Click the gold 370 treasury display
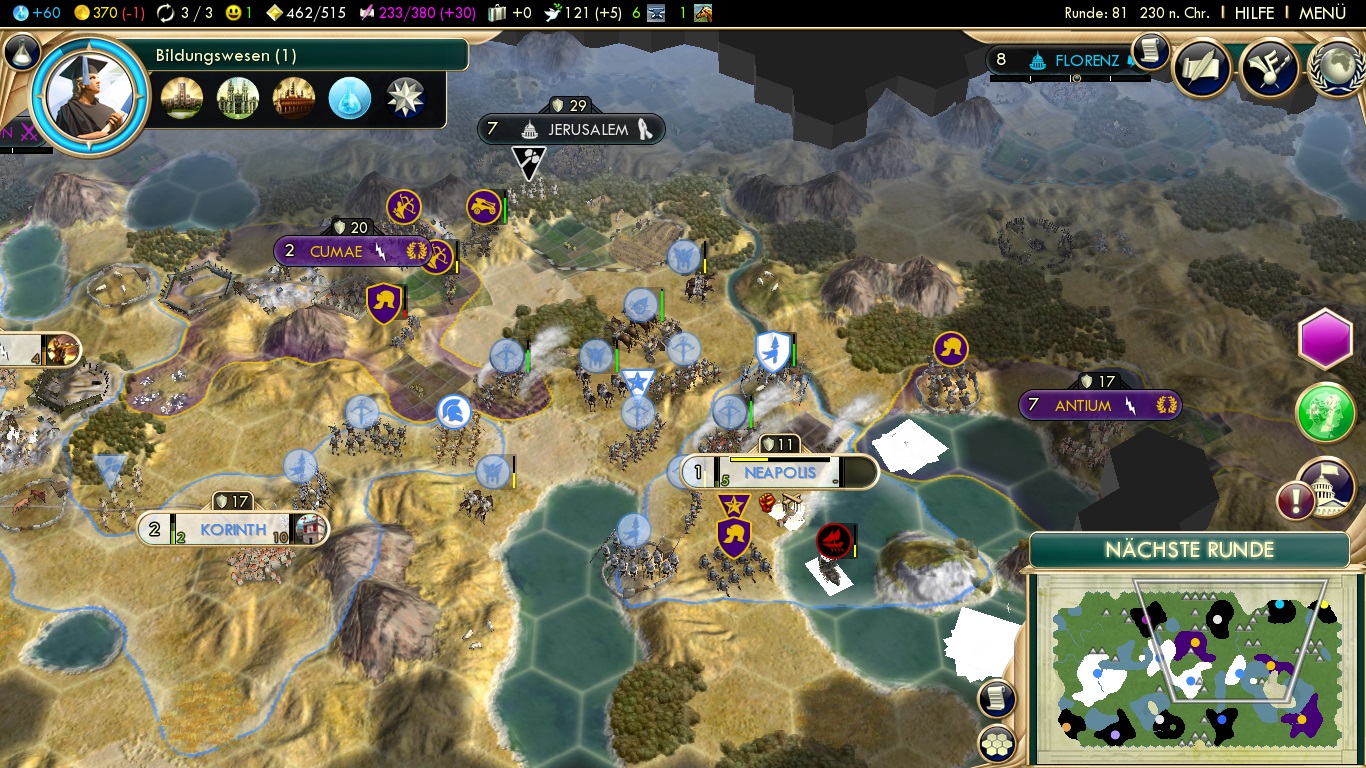 103,13
